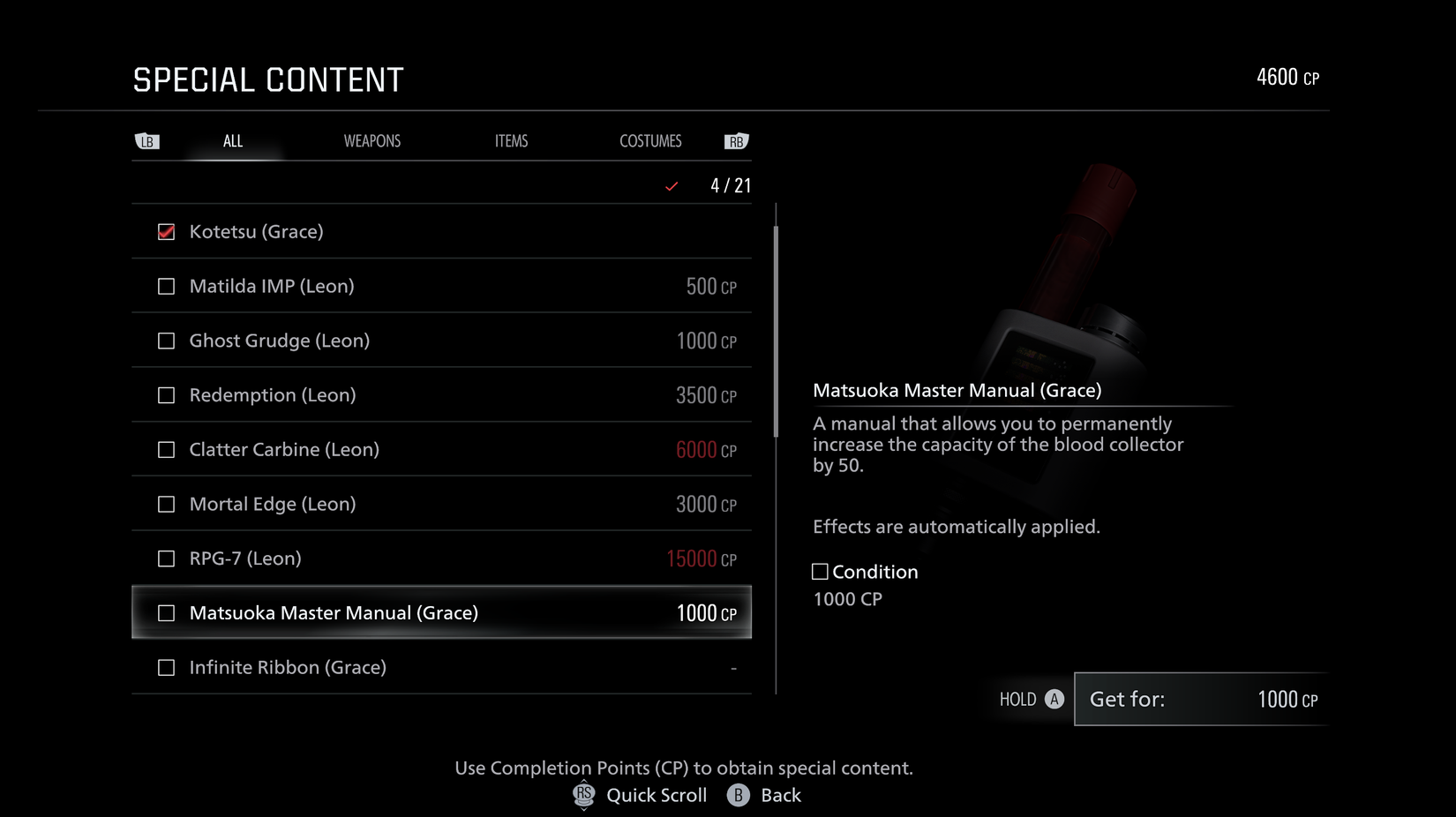Click the A button hold icon
The width and height of the screenshot is (1456, 817).
(x=1054, y=699)
